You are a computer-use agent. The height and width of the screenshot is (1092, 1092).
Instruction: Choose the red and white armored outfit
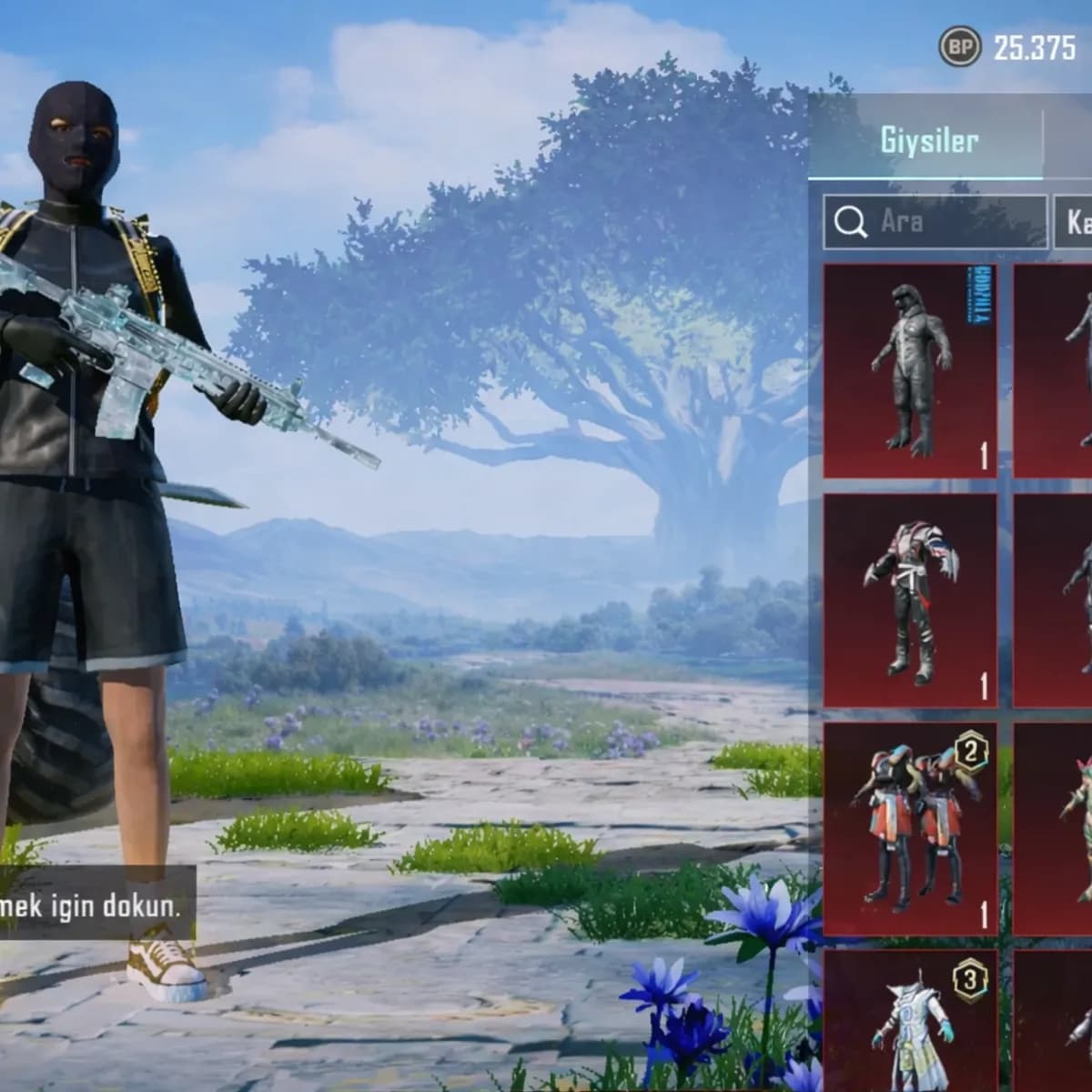click(910, 601)
